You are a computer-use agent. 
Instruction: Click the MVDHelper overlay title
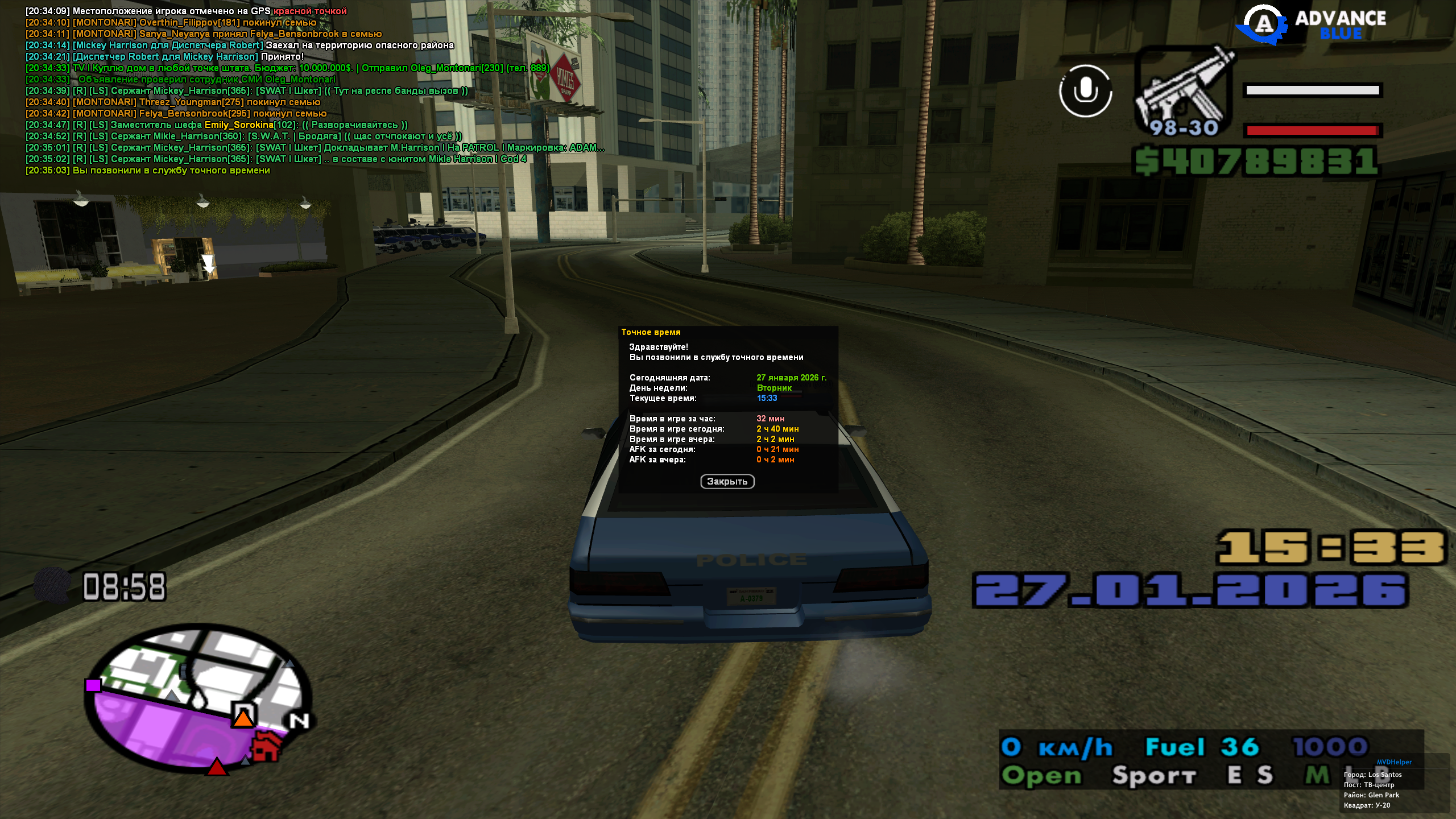1394,762
